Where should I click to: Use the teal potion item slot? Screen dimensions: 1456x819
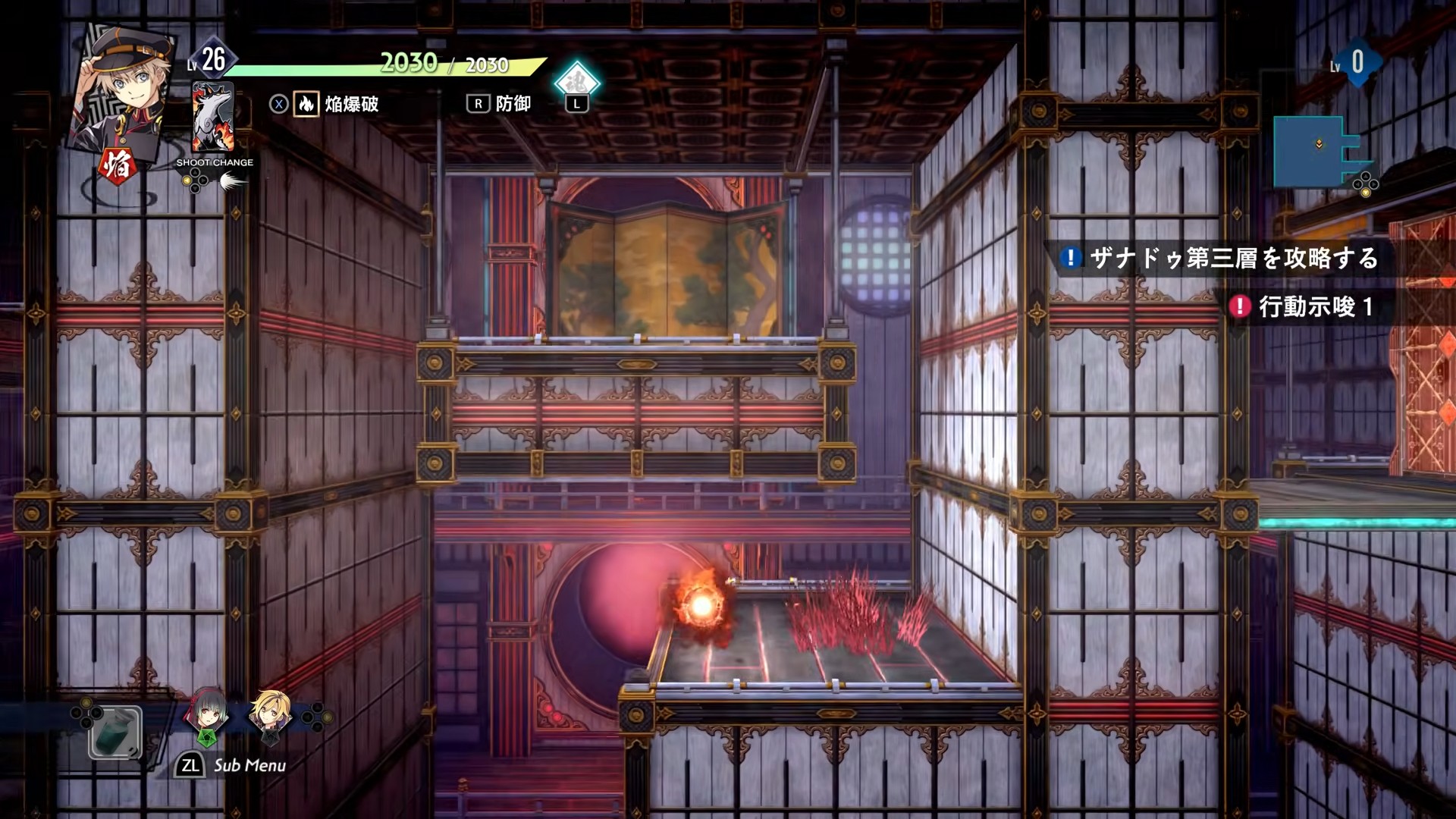pos(115,733)
